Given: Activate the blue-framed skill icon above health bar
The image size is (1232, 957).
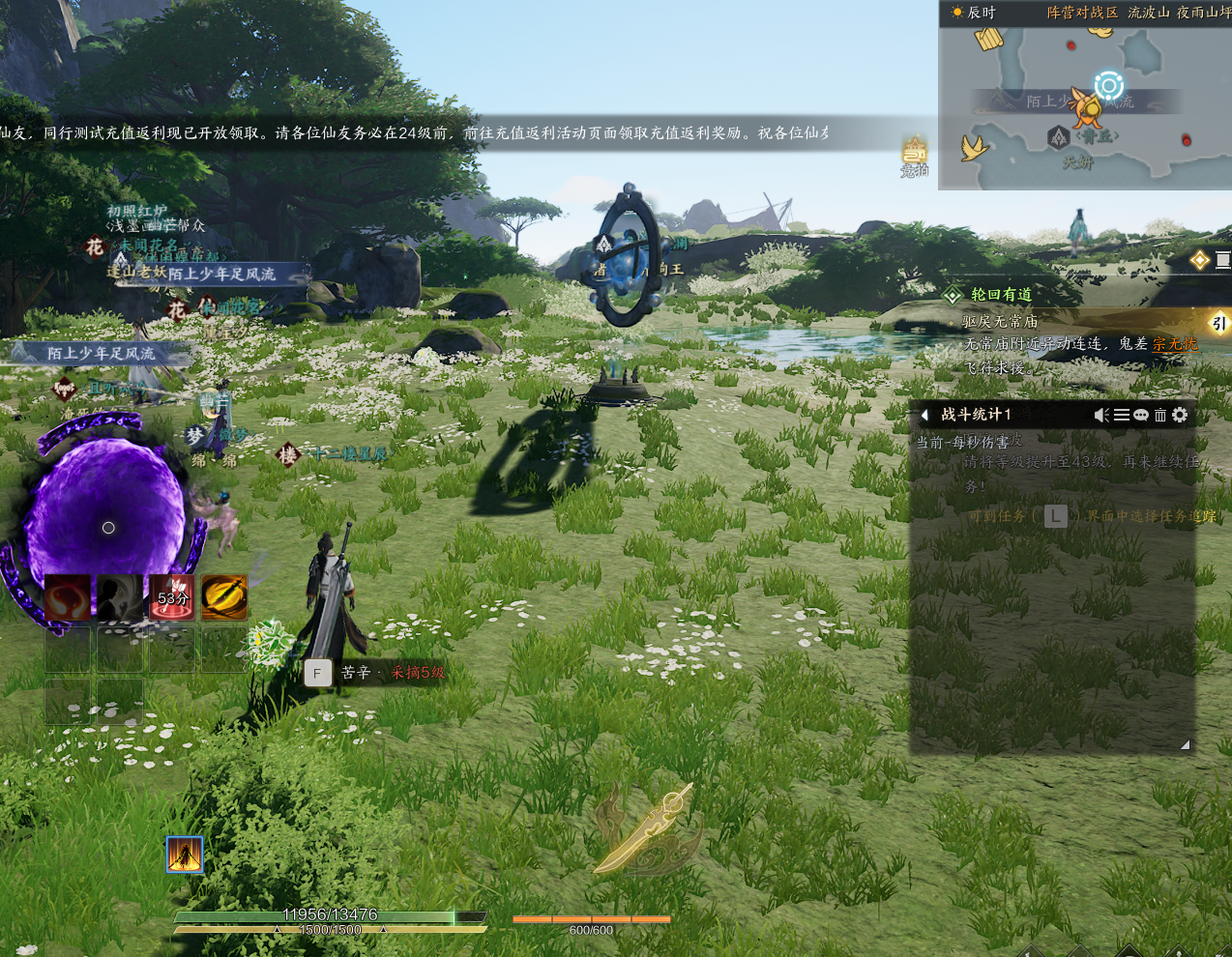Looking at the screenshot, I should (x=185, y=855).
